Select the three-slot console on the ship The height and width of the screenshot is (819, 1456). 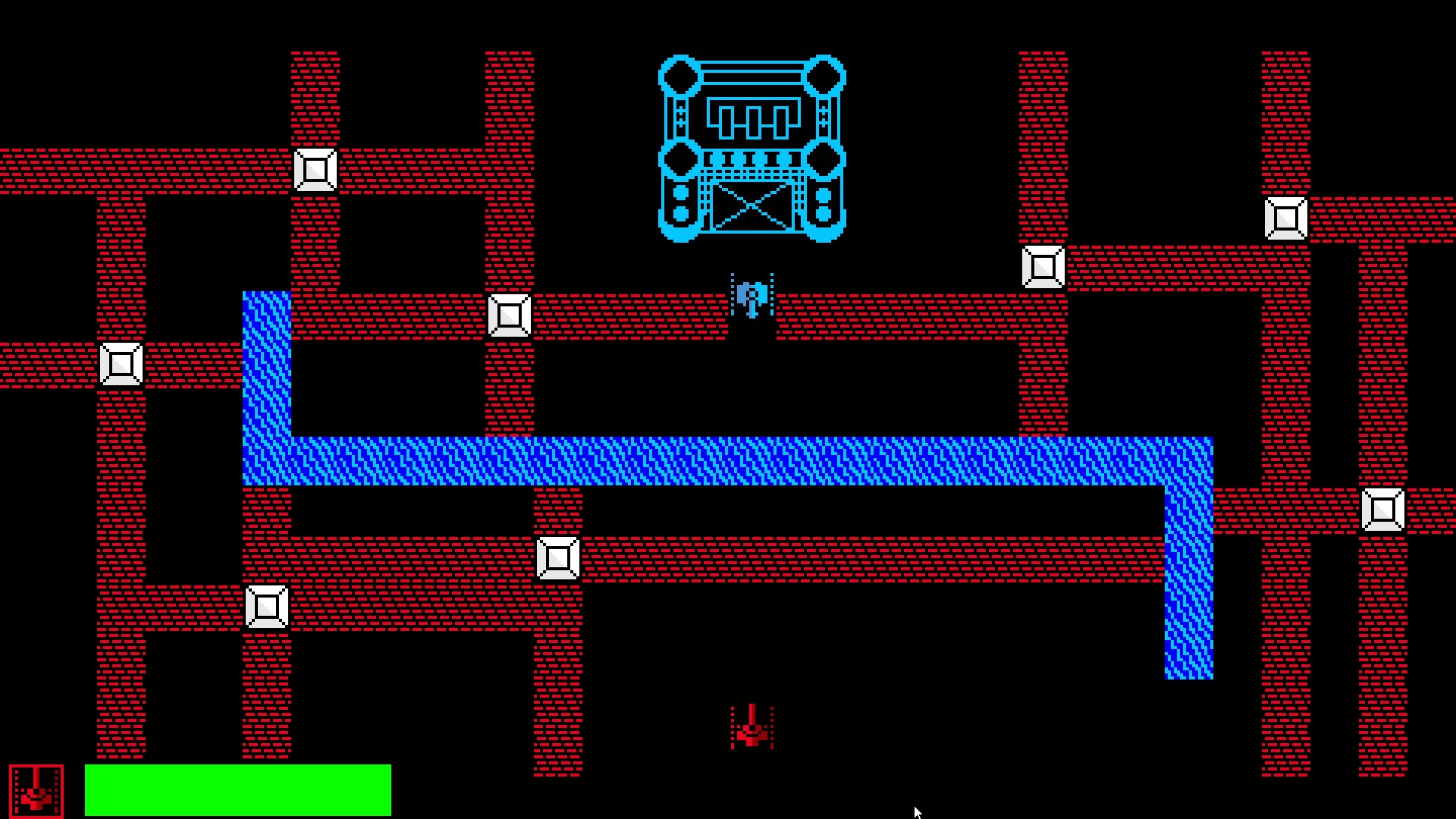(x=753, y=118)
